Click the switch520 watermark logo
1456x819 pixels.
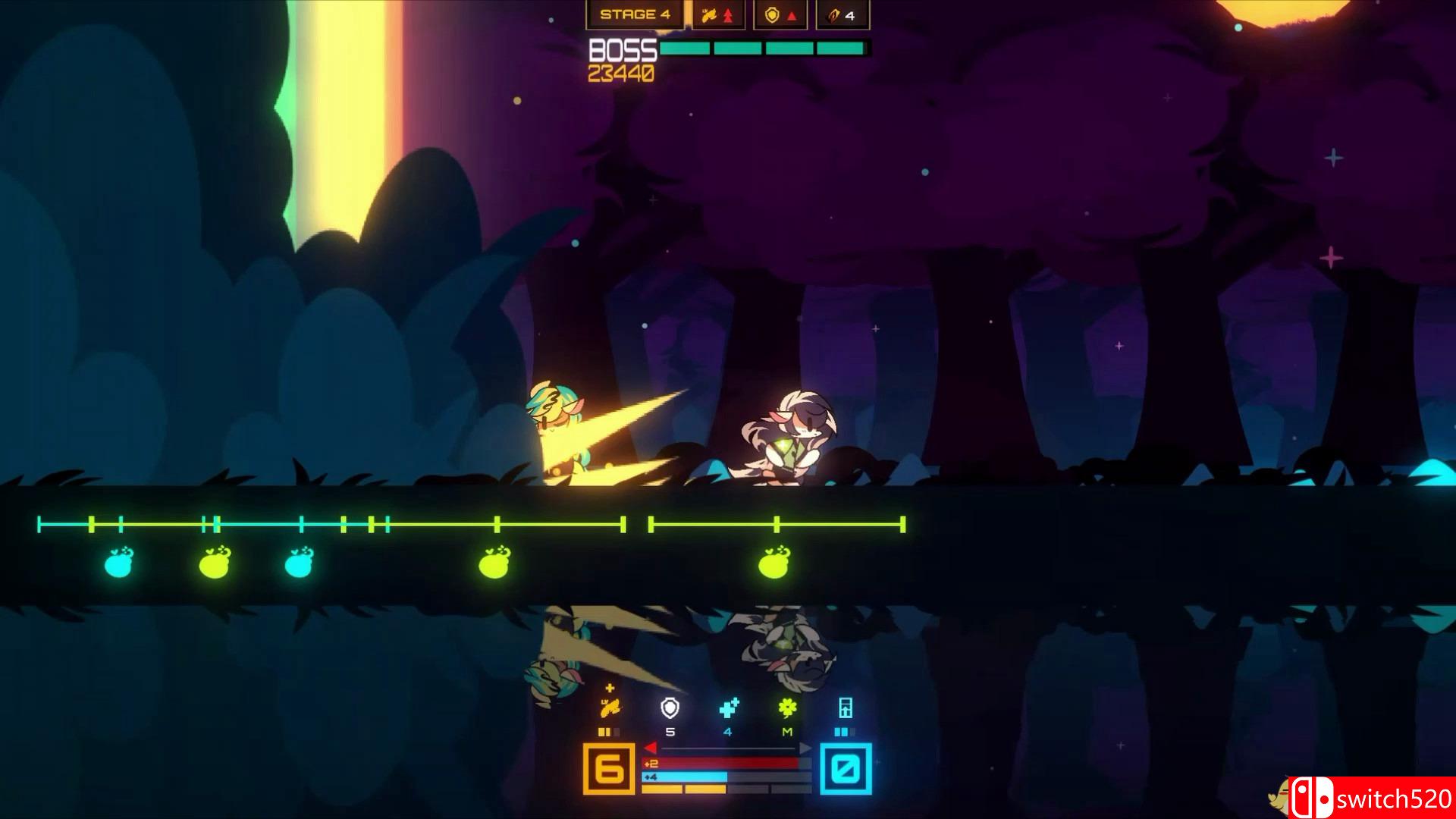point(1373,799)
